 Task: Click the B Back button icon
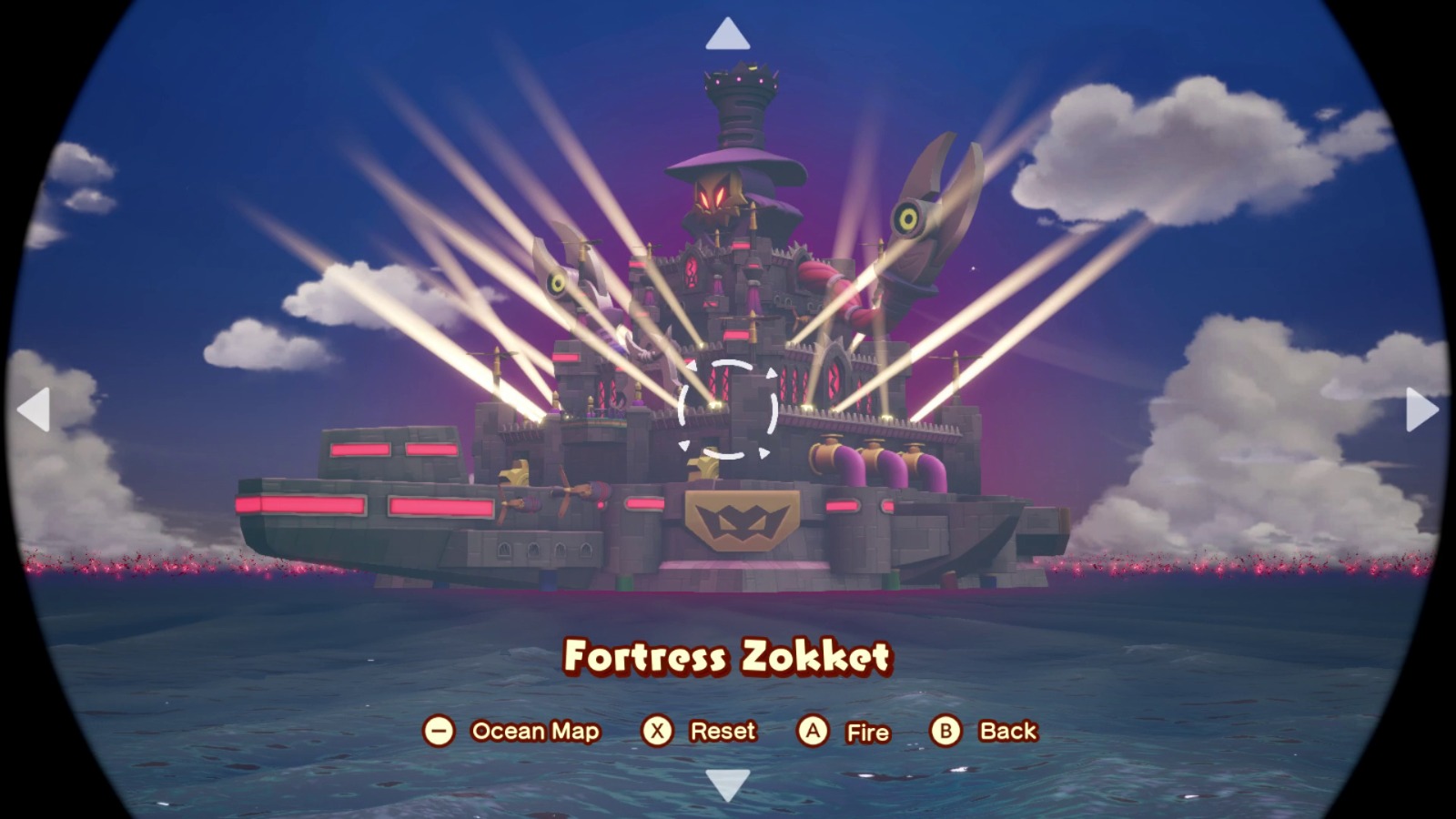point(946,729)
